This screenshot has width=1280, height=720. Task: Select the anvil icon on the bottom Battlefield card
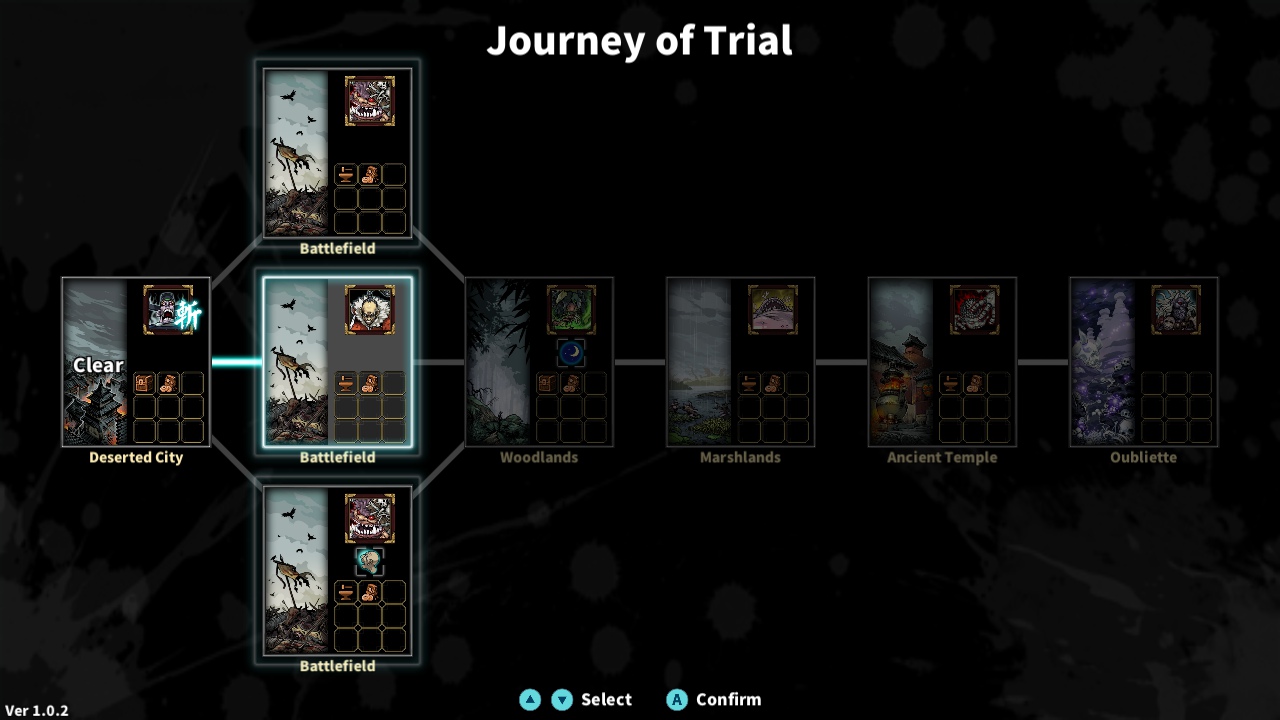point(344,591)
